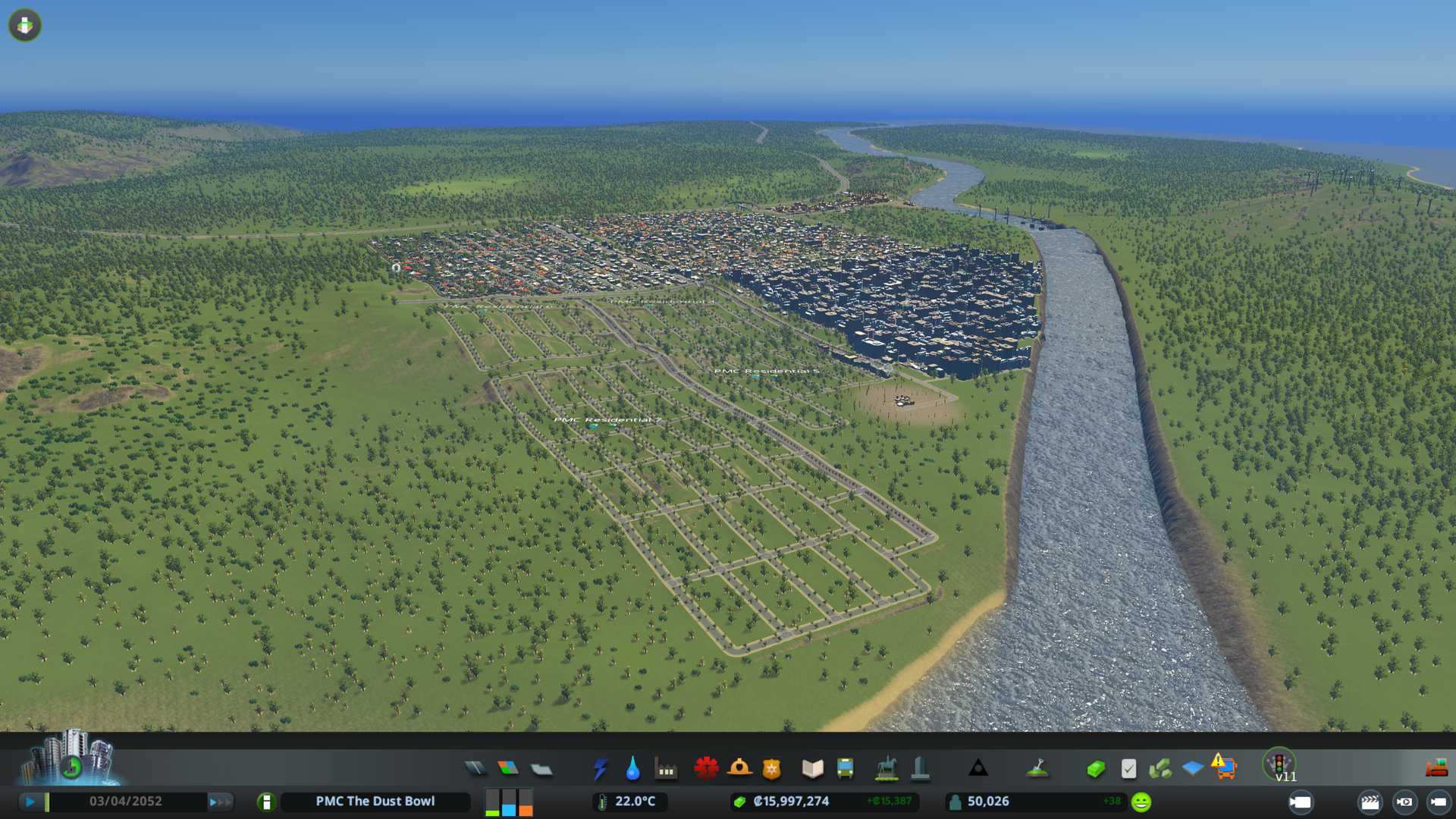Open the Police badge menu
The width and height of the screenshot is (1456, 819).
(772, 769)
